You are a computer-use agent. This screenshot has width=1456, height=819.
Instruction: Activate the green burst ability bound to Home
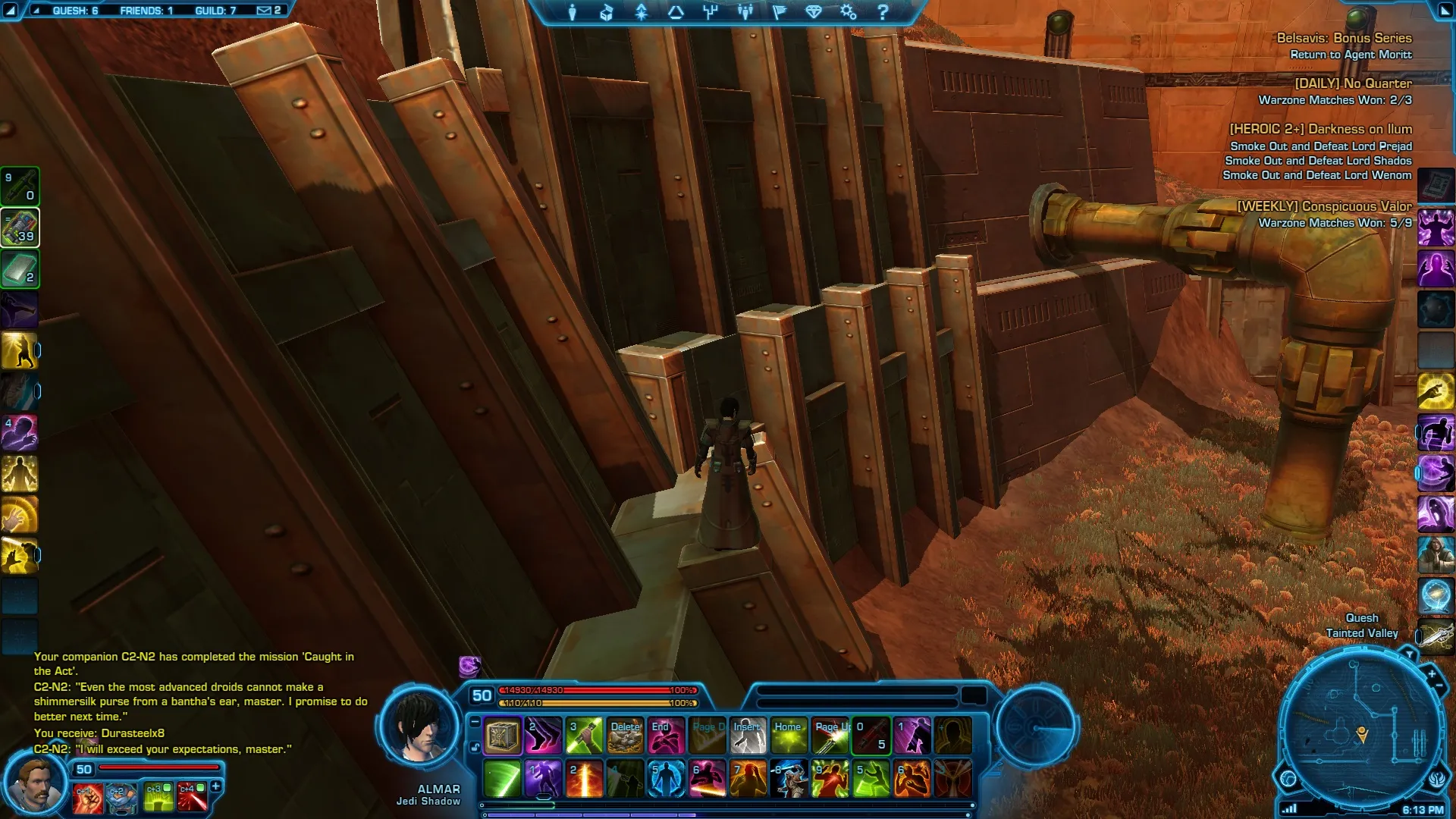point(789,736)
